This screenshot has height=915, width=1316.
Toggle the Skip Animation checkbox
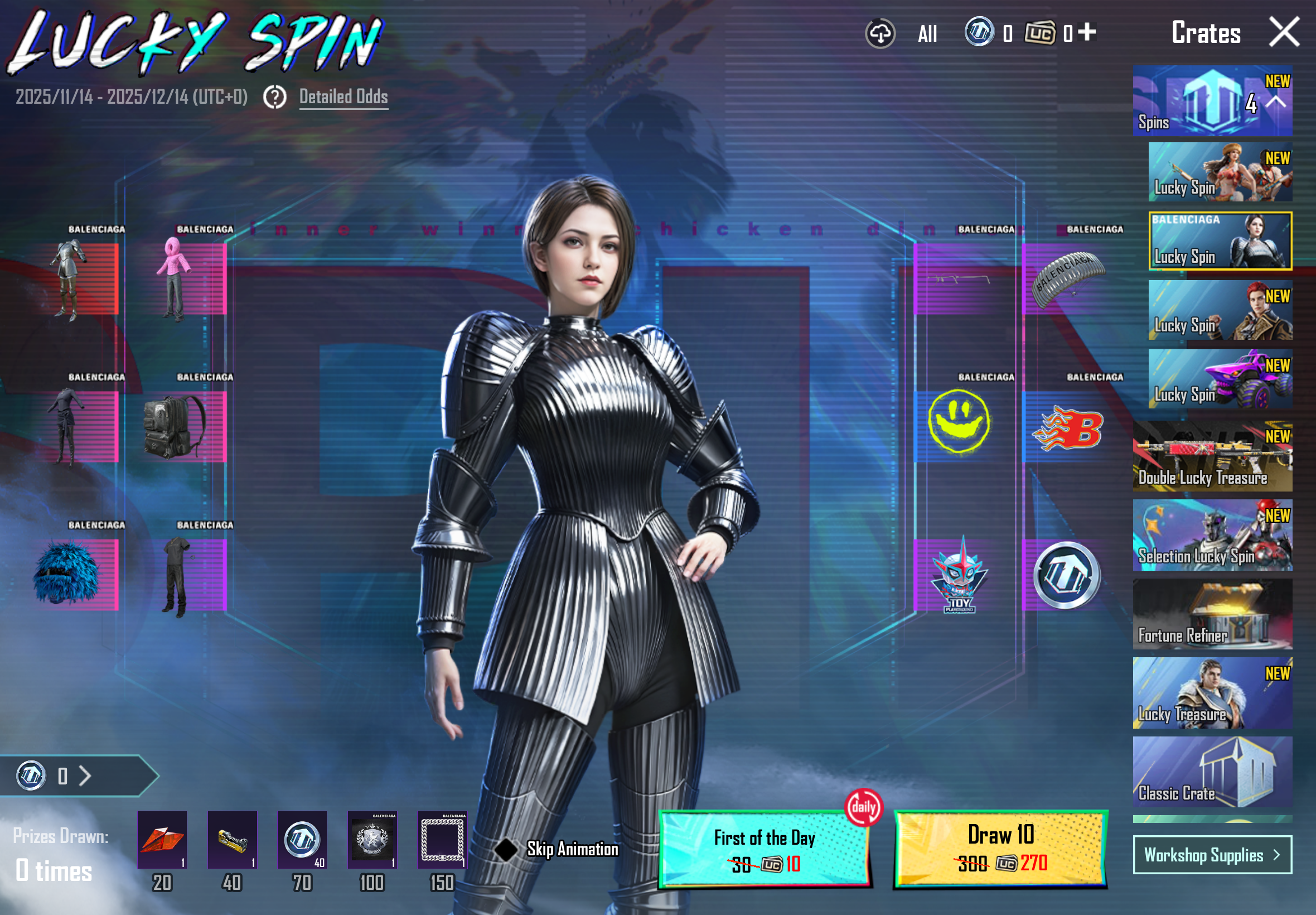(x=506, y=849)
